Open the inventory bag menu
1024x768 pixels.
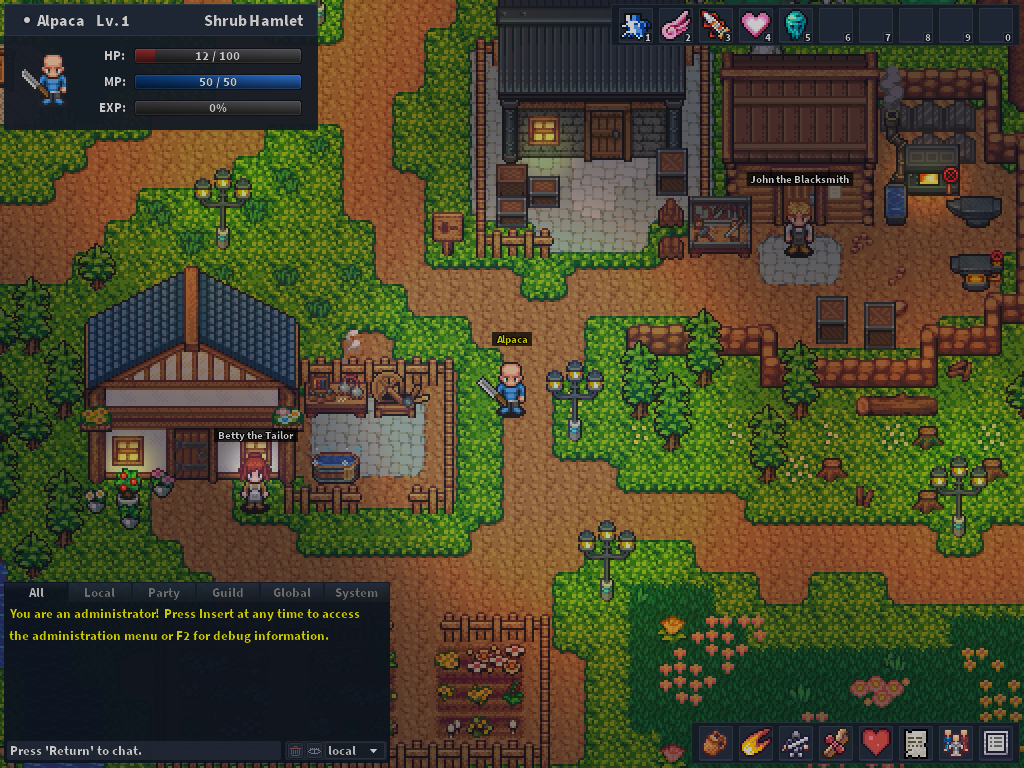pos(715,743)
